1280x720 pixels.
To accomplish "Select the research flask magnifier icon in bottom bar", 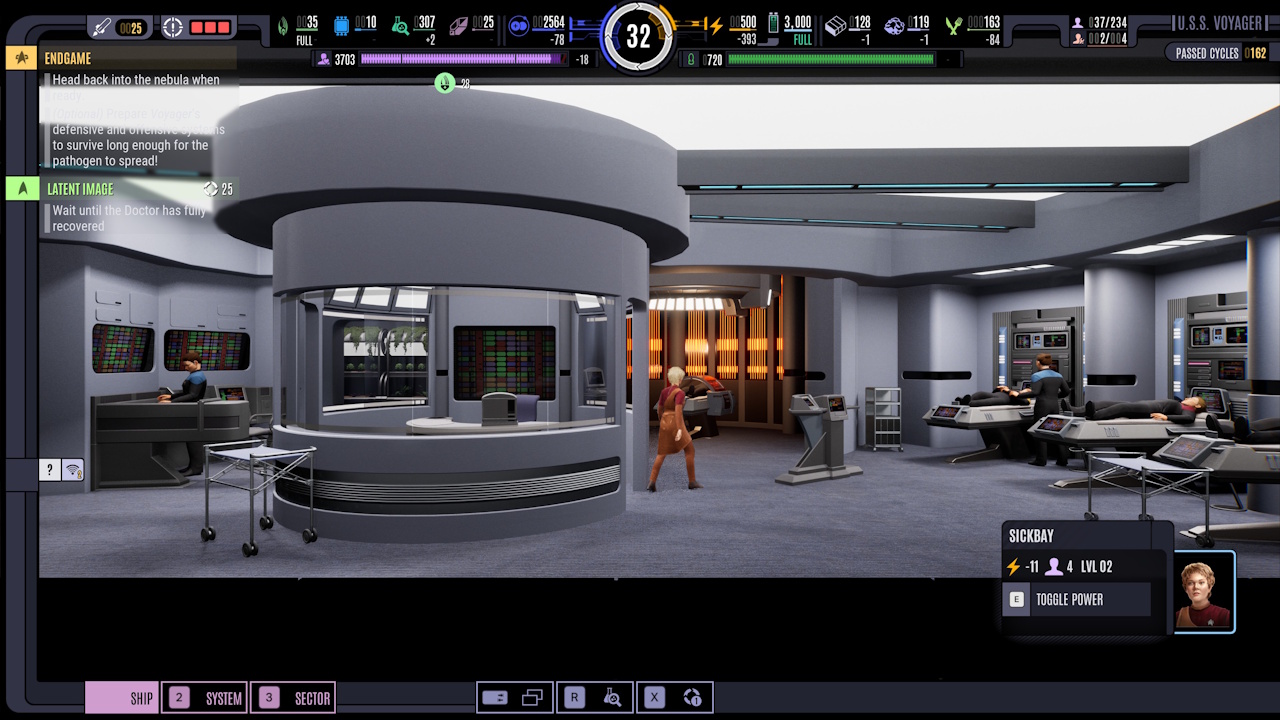I will (612, 698).
